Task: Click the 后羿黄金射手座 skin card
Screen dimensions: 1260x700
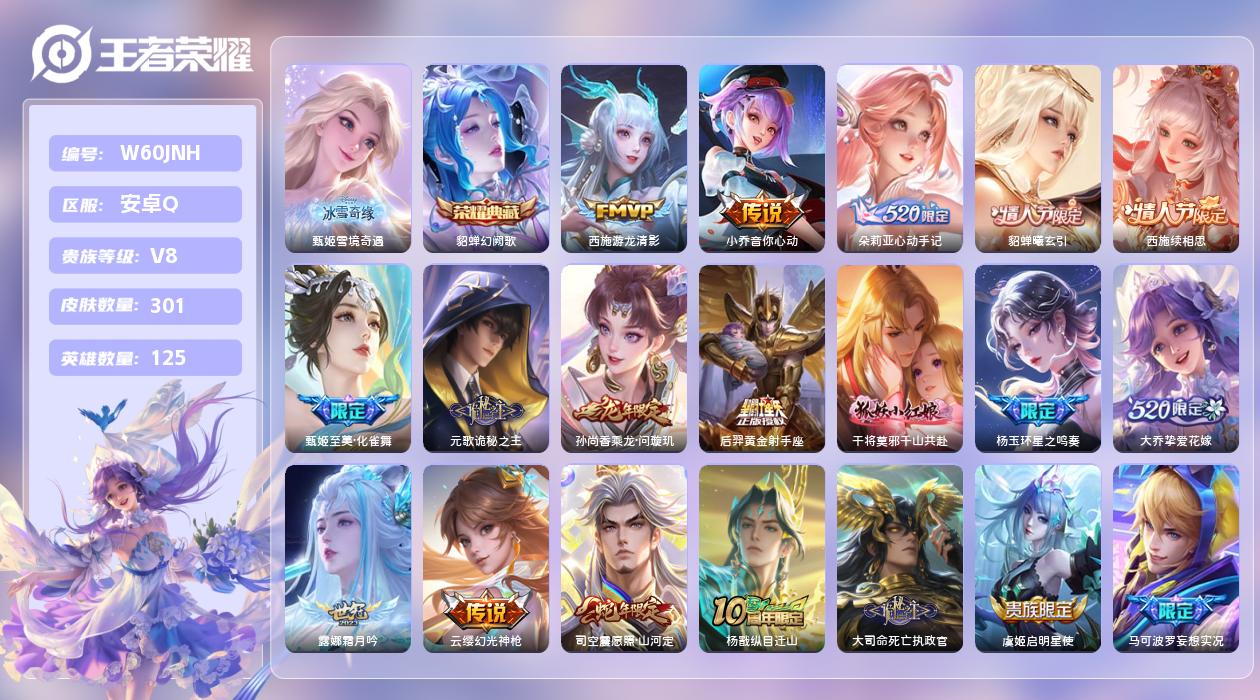Action: [x=762, y=358]
